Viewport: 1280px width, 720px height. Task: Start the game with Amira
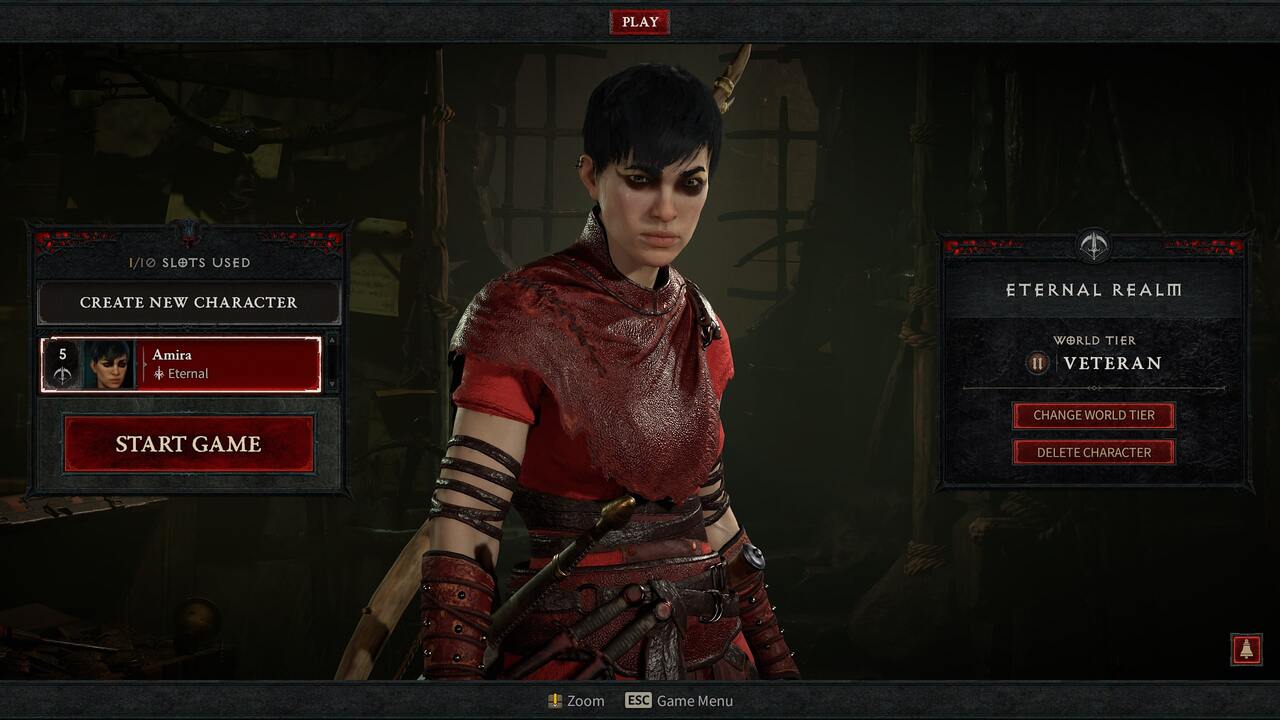[x=189, y=444]
